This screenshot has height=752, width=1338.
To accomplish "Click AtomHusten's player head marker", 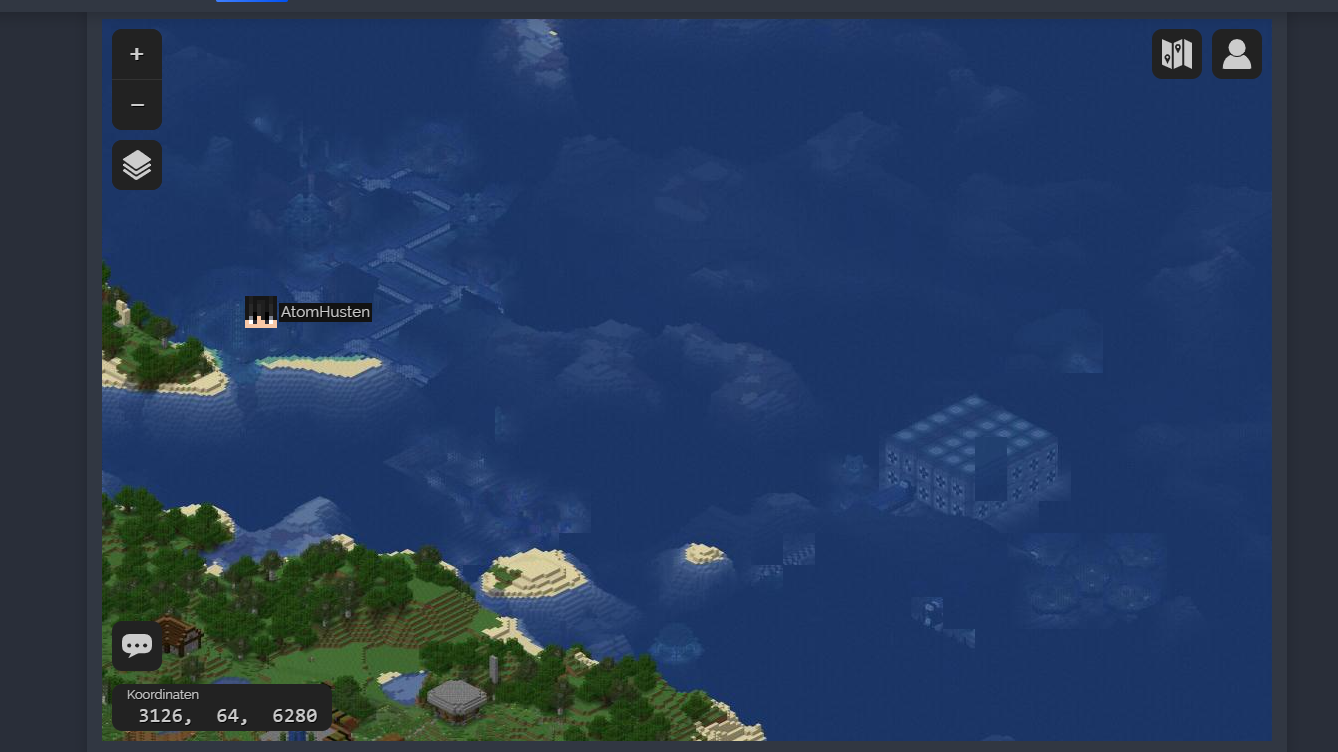I will click(261, 311).
